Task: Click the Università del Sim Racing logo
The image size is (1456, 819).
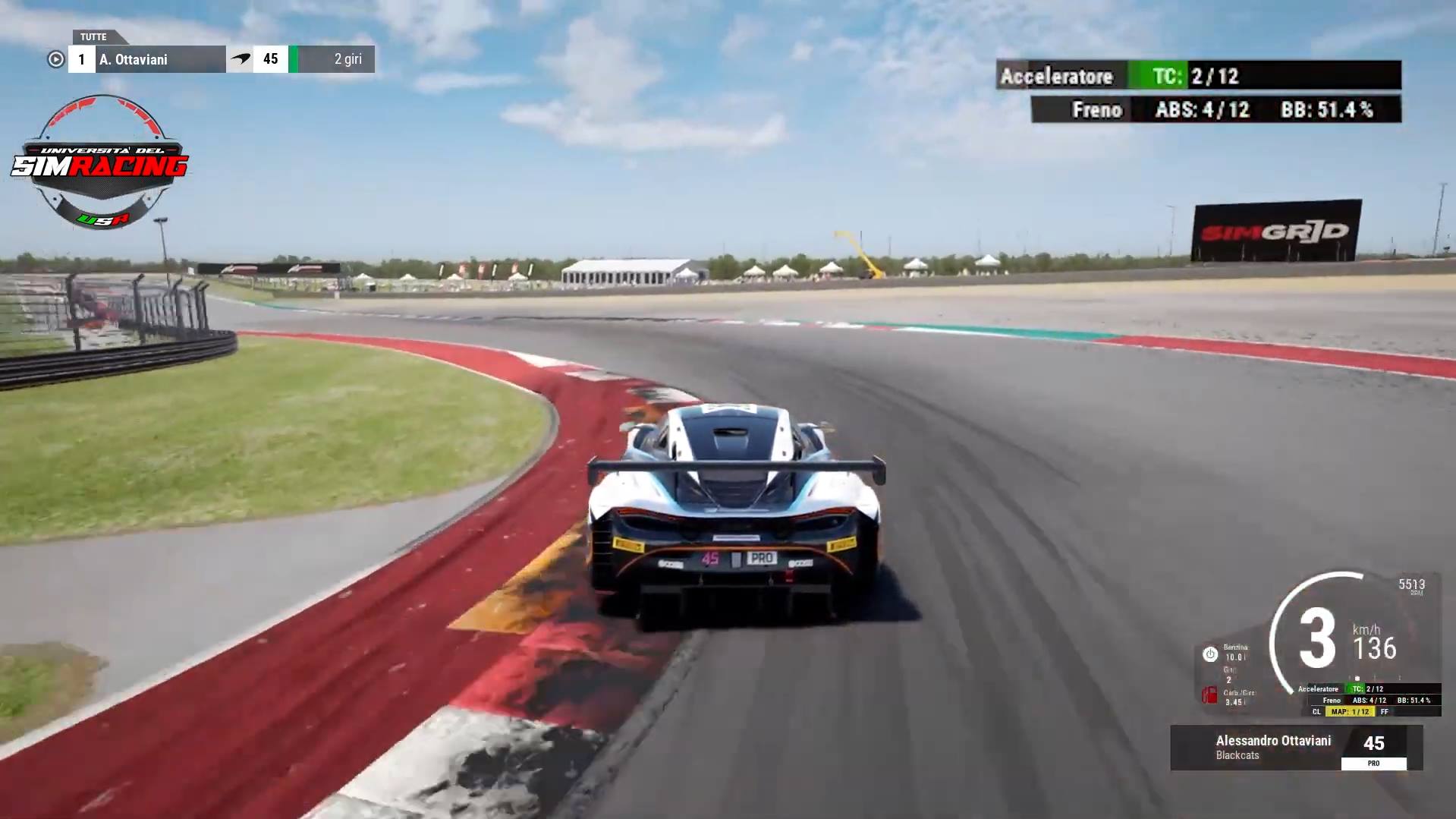Action: click(x=100, y=162)
